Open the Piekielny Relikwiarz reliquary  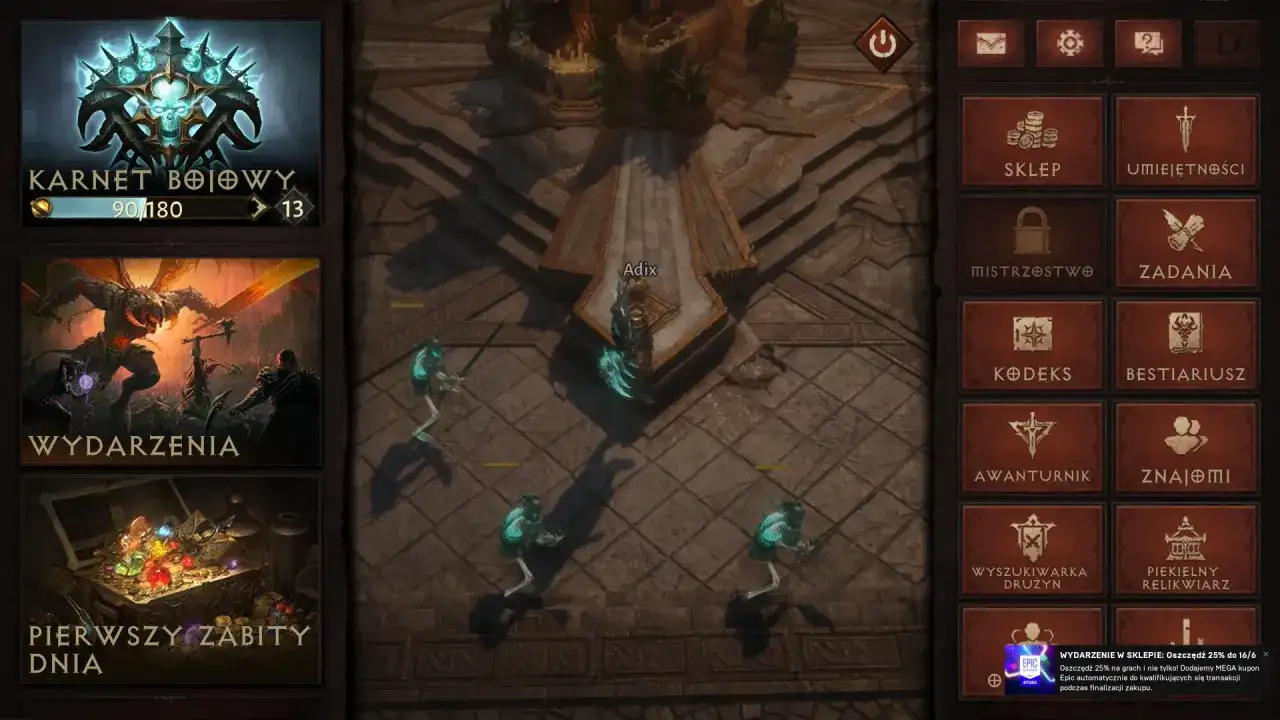tap(1186, 550)
